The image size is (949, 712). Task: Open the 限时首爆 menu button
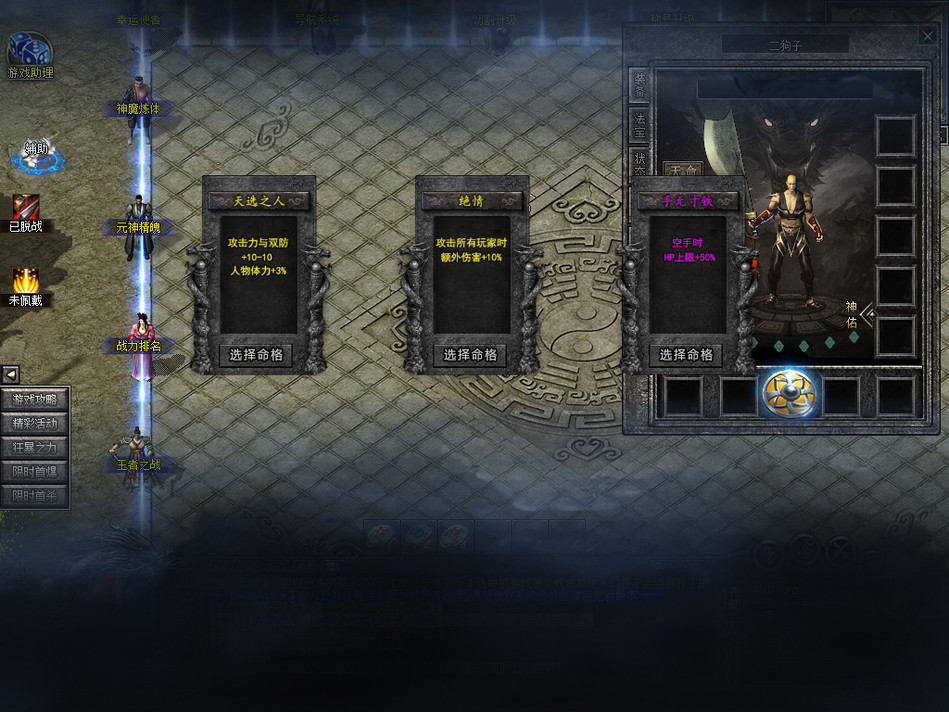coord(35,472)
